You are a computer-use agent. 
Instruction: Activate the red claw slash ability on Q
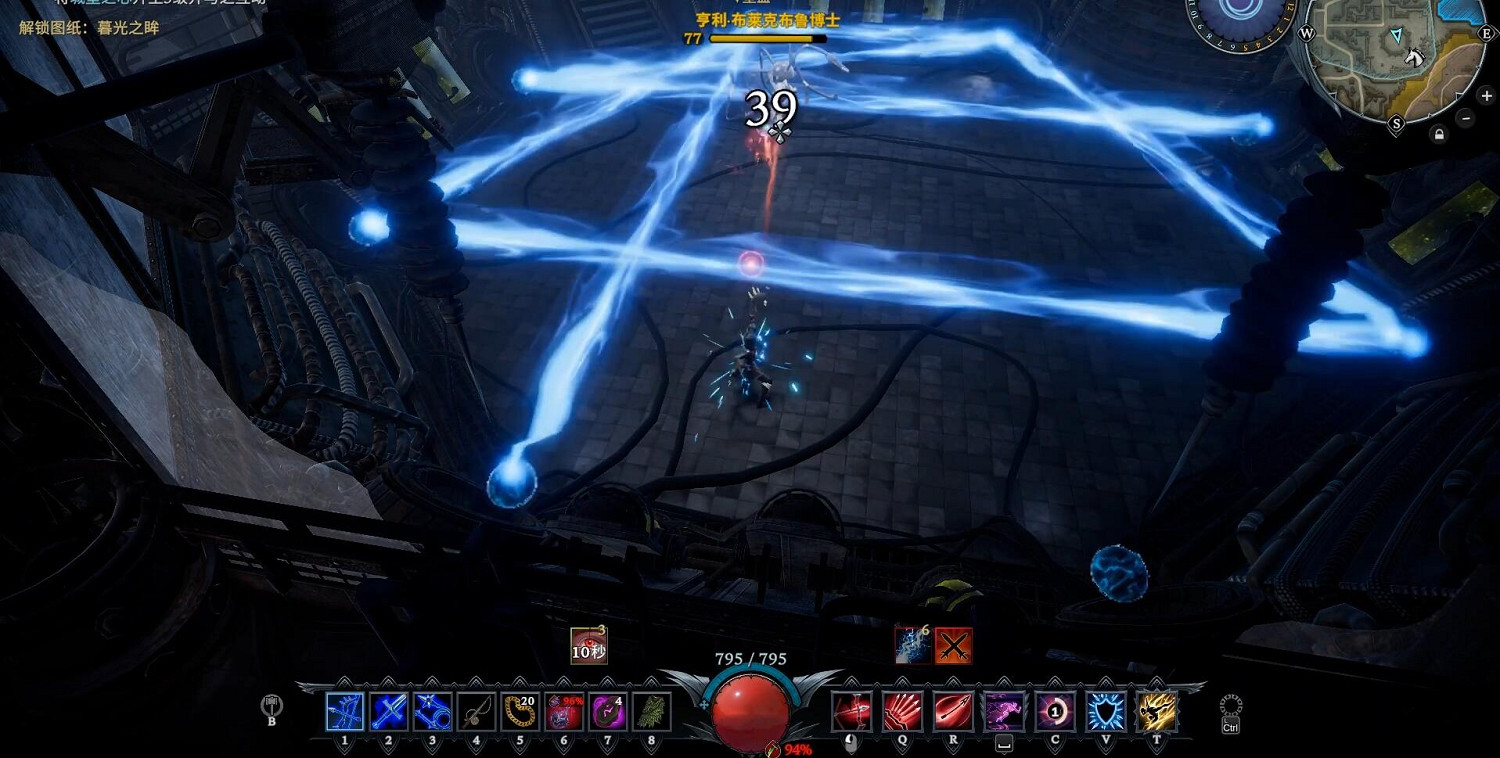(903, 712)
